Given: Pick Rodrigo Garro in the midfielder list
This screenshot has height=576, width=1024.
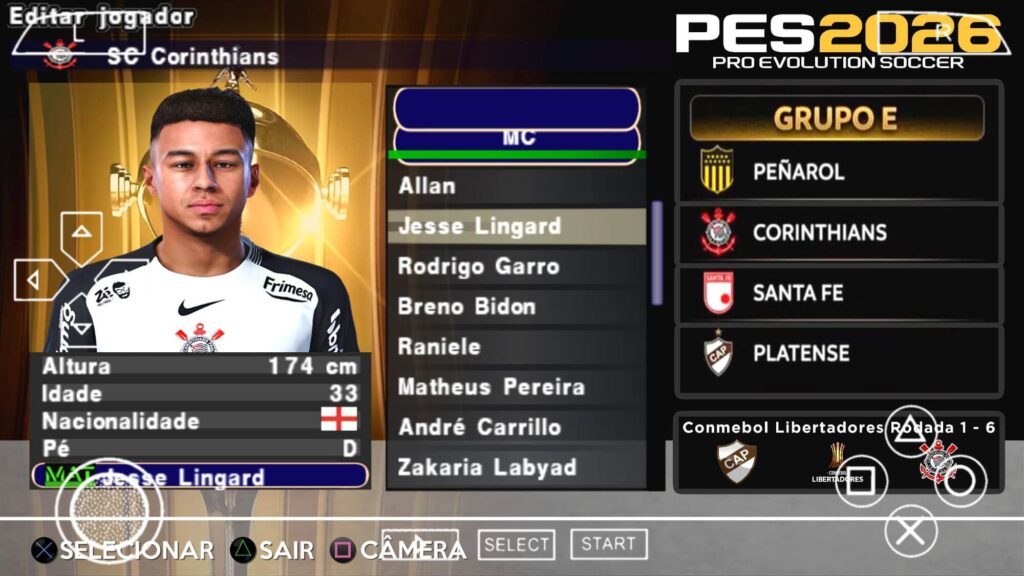Looking at the screenshot, I should 515,266.
